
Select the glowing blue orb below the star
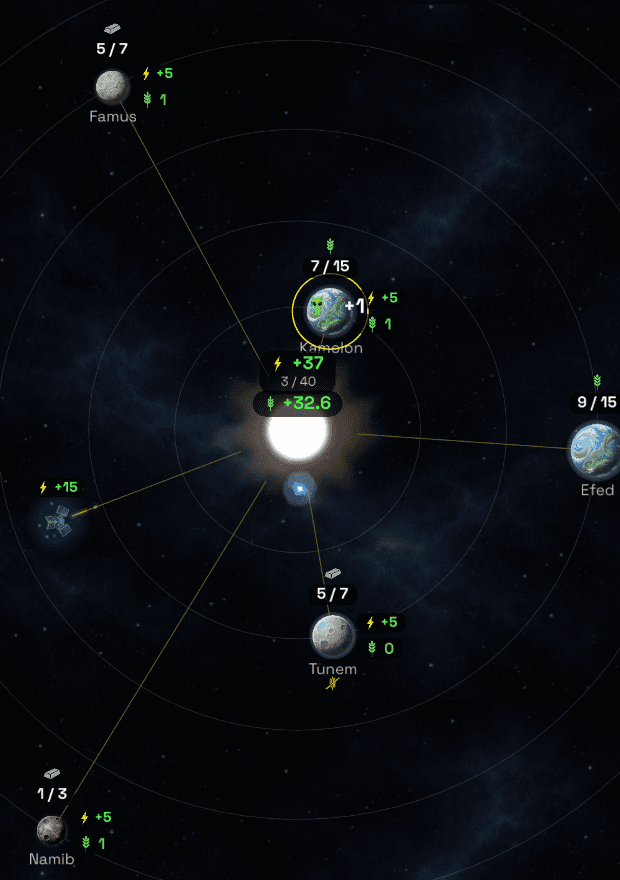[299, 488]
